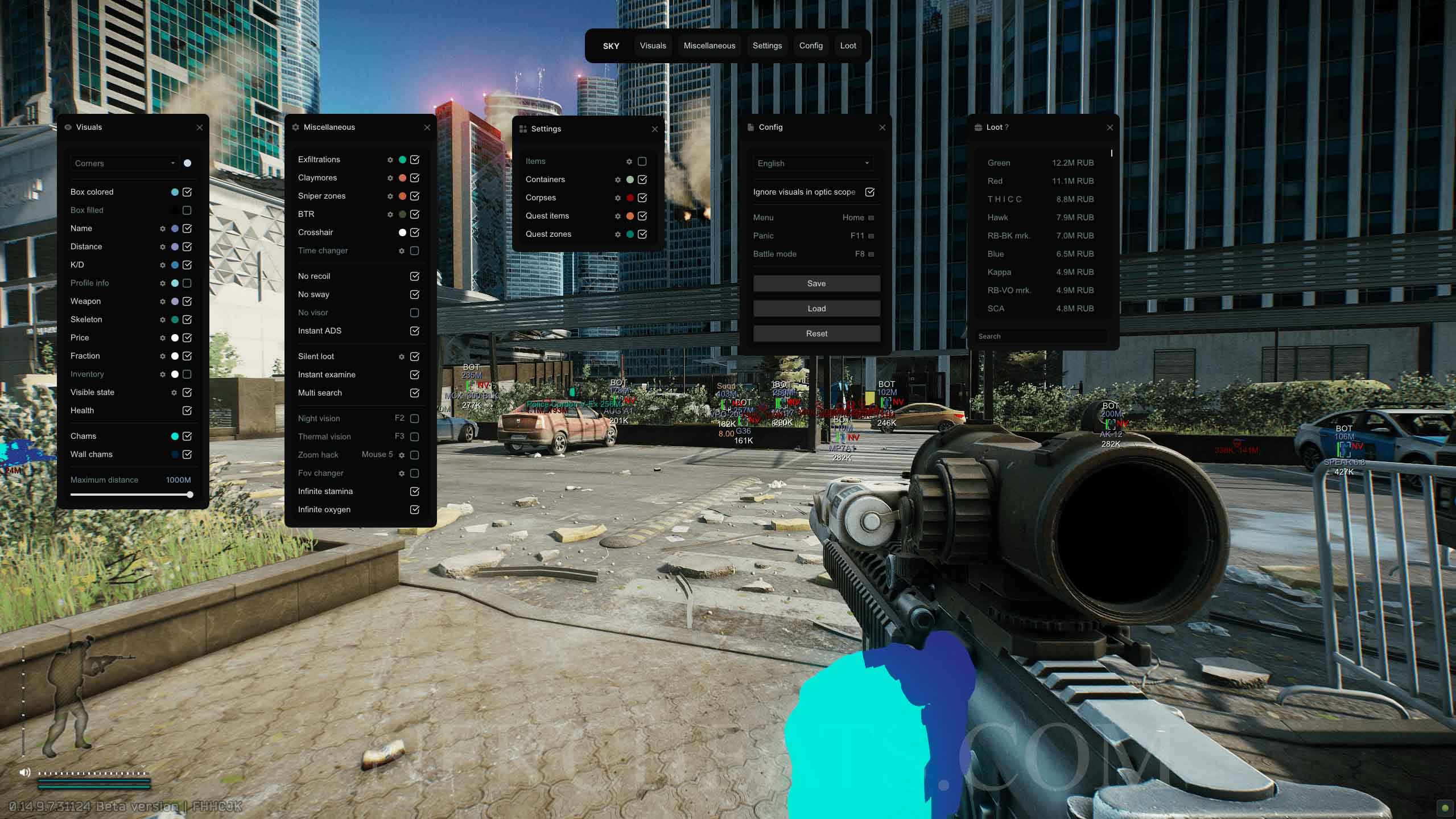
Task: Open the Containers gear settings
Action: click(617, 180)
